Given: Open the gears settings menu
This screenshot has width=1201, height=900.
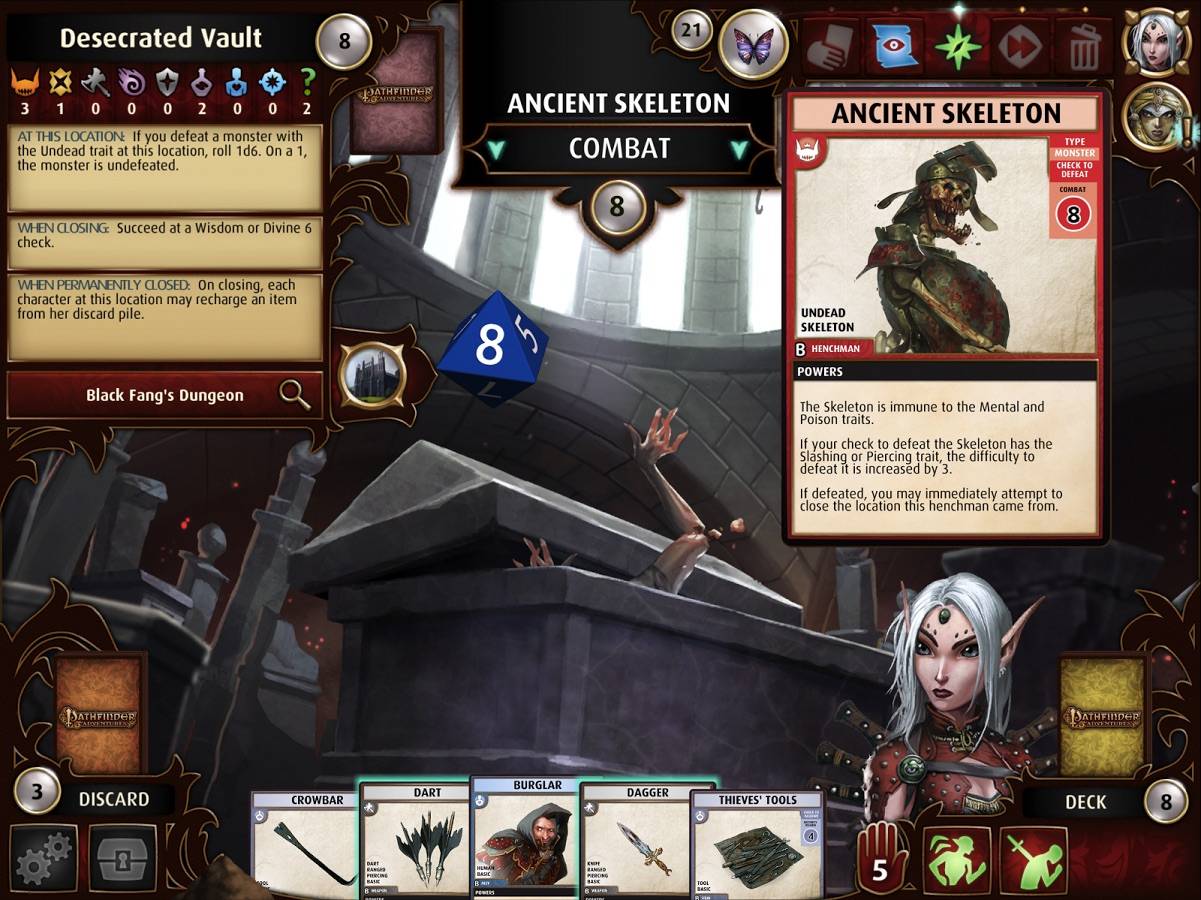Looking at the screenshot, I should (44, 858).
